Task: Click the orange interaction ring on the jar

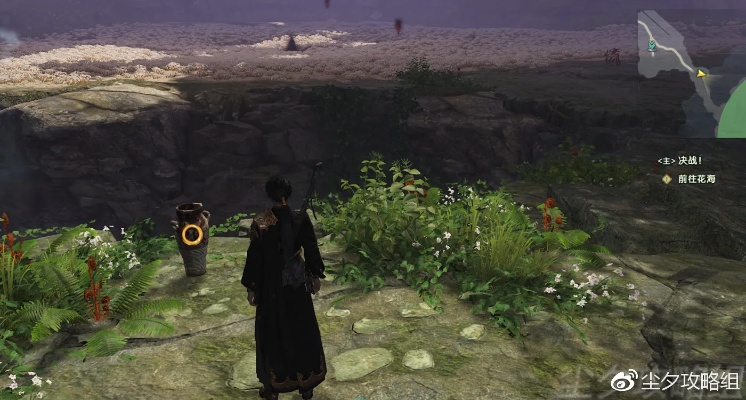Action: [x=192, y=235]
